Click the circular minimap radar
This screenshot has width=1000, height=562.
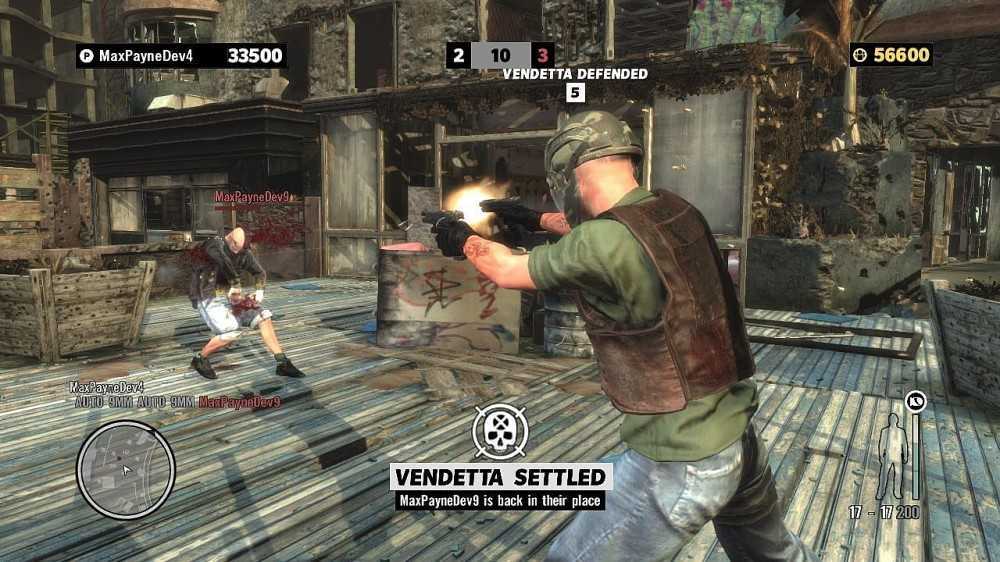coord(126,469)
